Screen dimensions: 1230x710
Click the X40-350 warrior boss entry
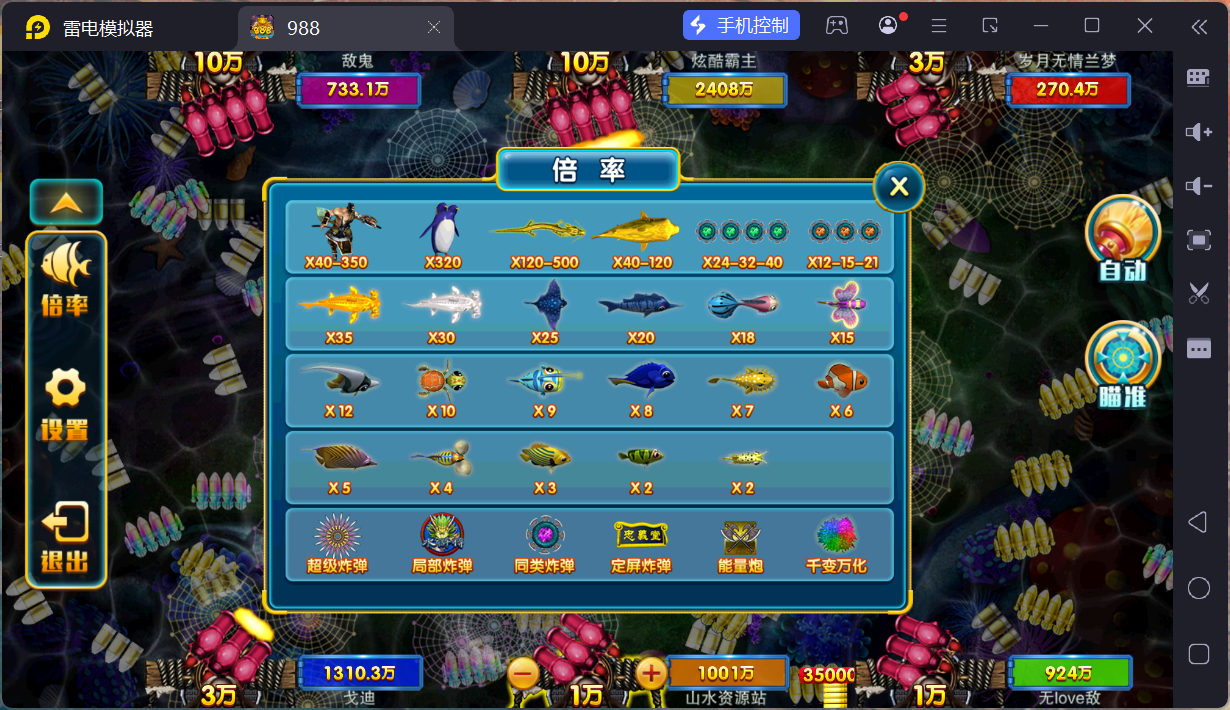[x=337, y=235]
